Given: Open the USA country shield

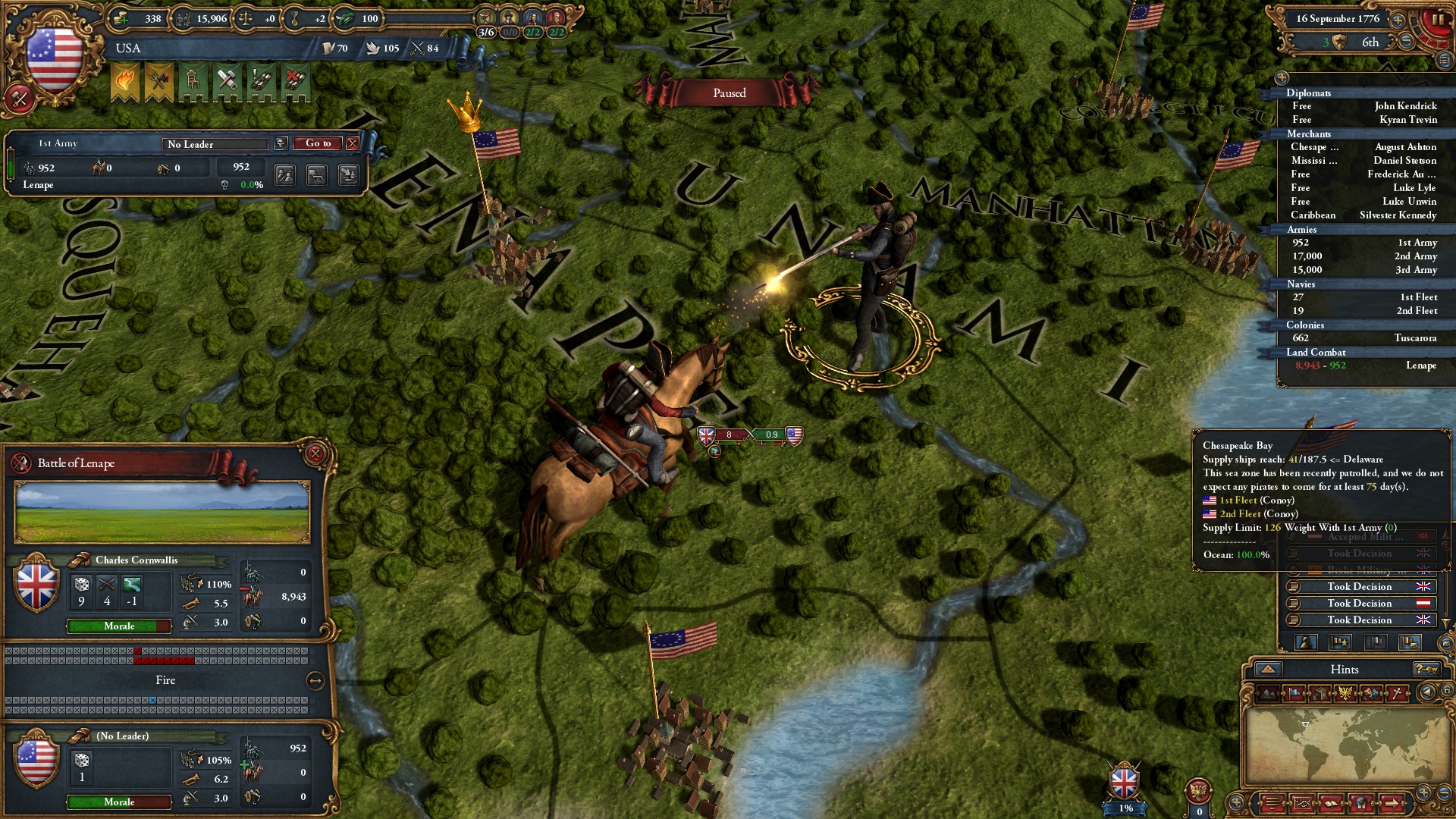Looking at the screenshot, I should (x=54, y=57).
